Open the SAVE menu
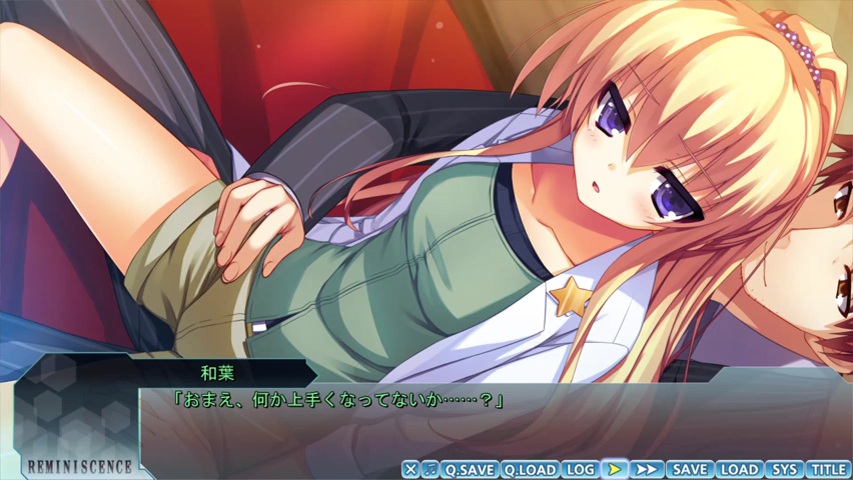This screenshot has width=853, height=480. 689,469
